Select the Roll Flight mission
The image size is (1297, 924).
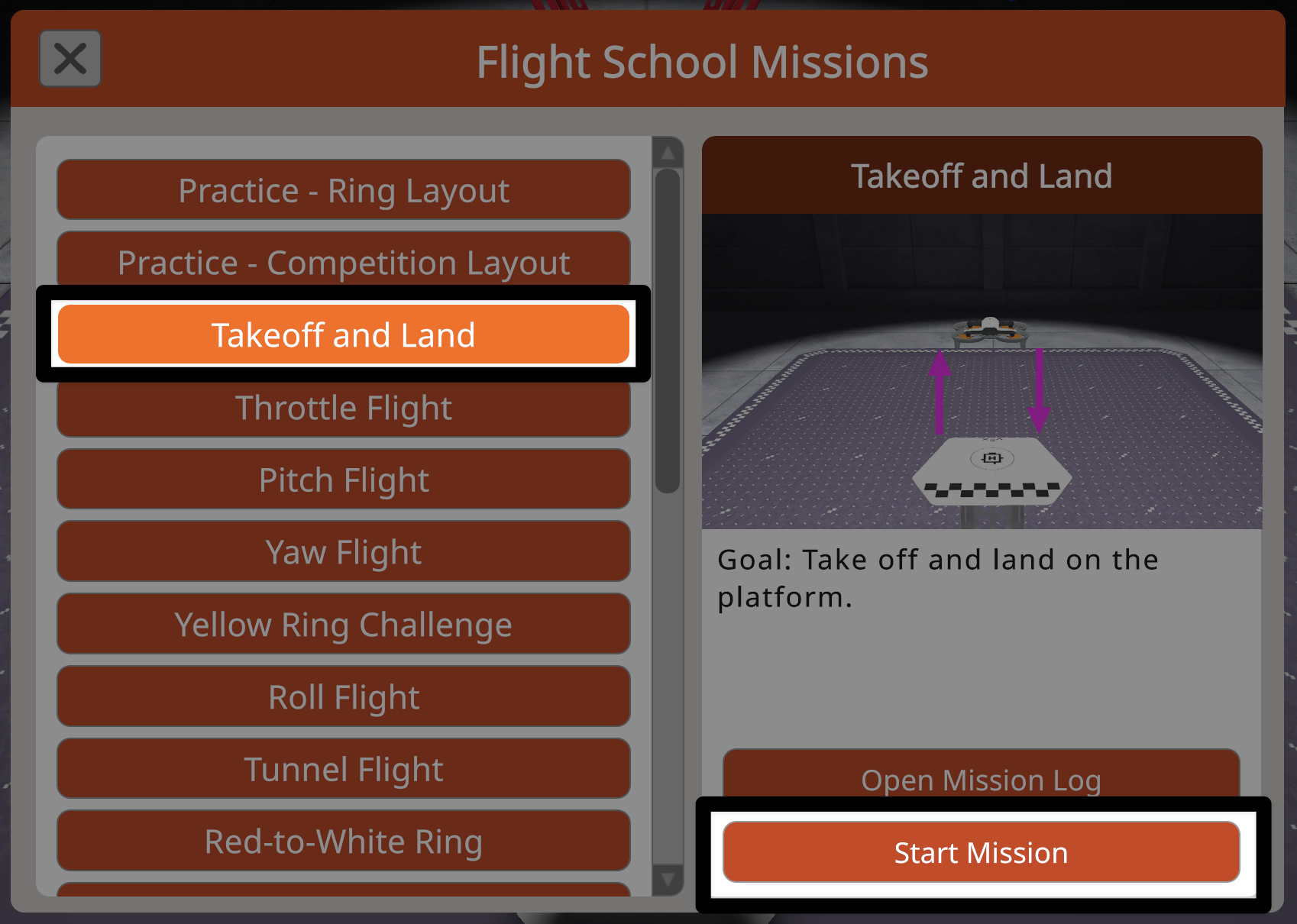click(x=344, y=696)
